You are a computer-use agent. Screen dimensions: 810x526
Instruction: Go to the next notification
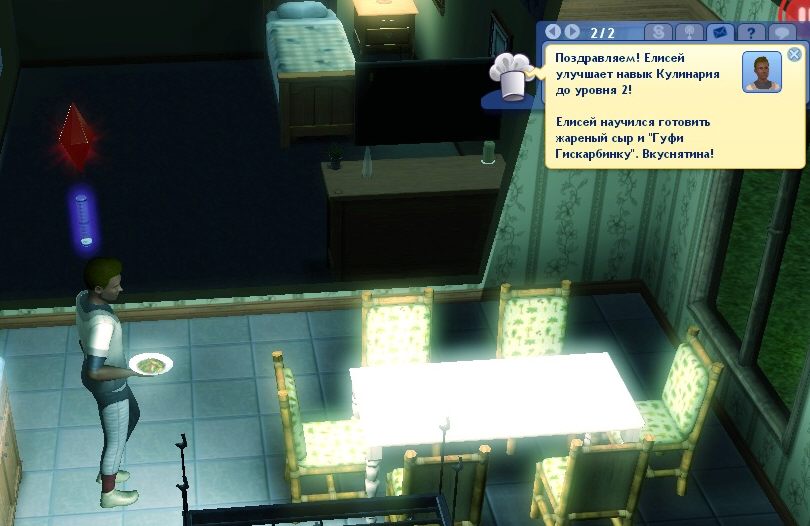point(573,32)
